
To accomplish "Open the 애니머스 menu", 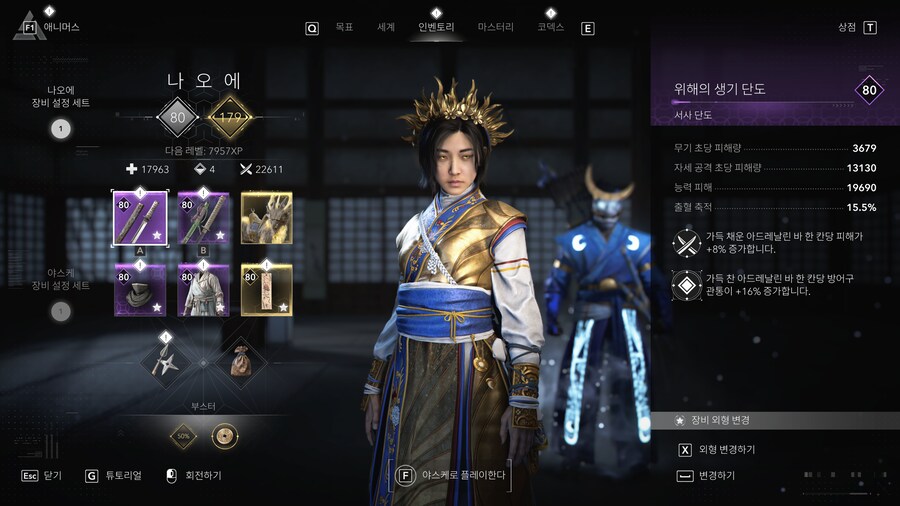I will click(x=60, y=27).
